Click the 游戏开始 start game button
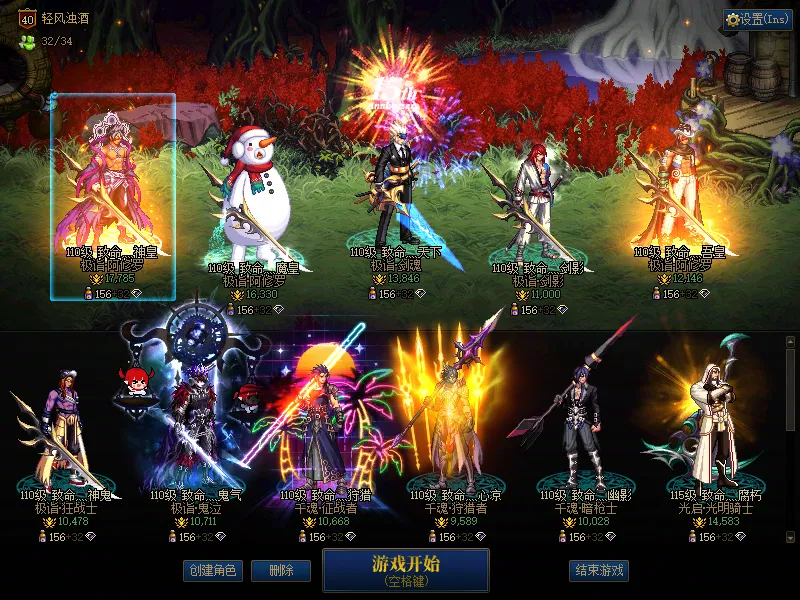This screenshot has width=800, height=600. [405, 570]
